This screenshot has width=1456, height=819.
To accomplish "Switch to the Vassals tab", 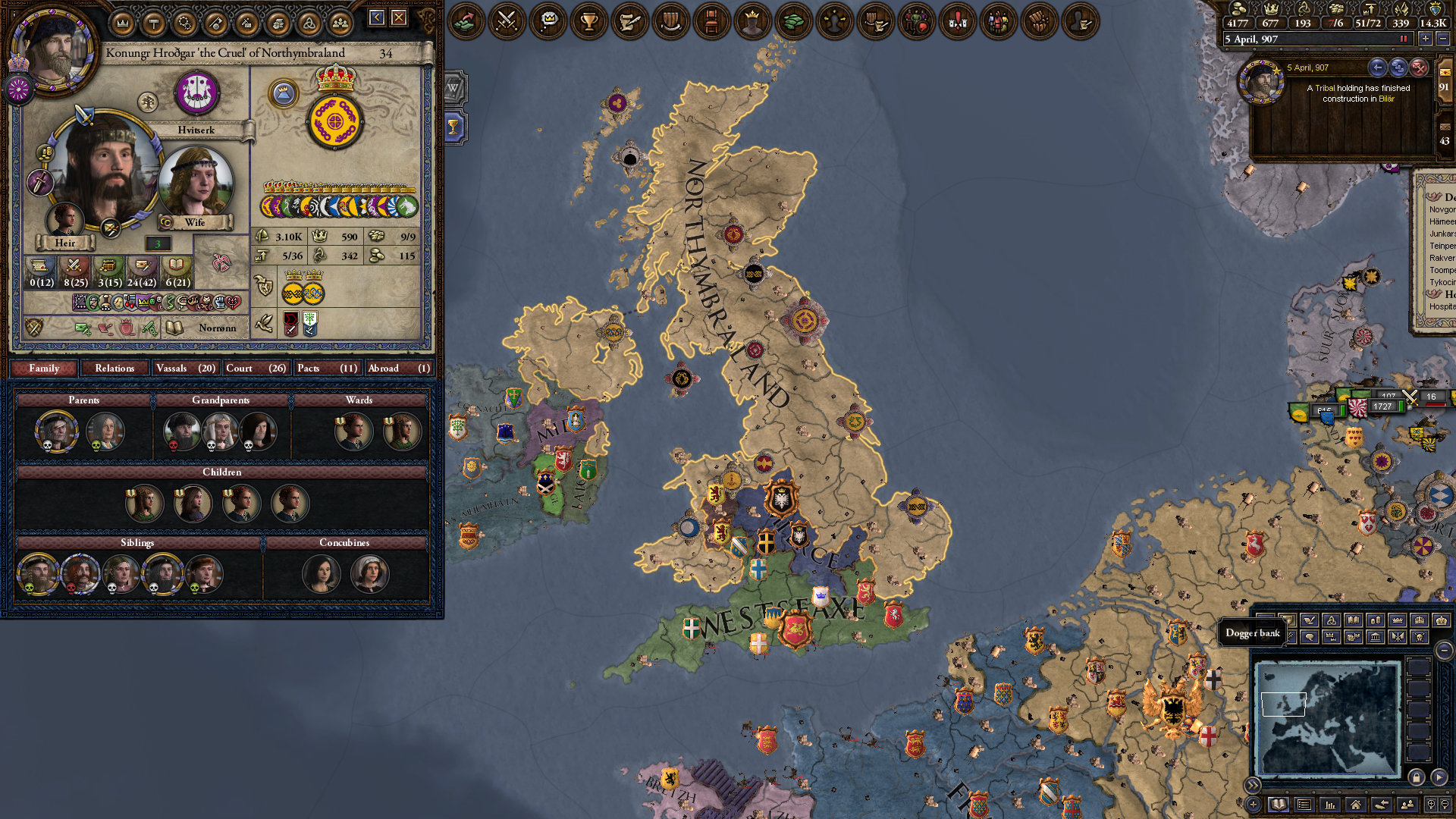I will pos(185,369).
